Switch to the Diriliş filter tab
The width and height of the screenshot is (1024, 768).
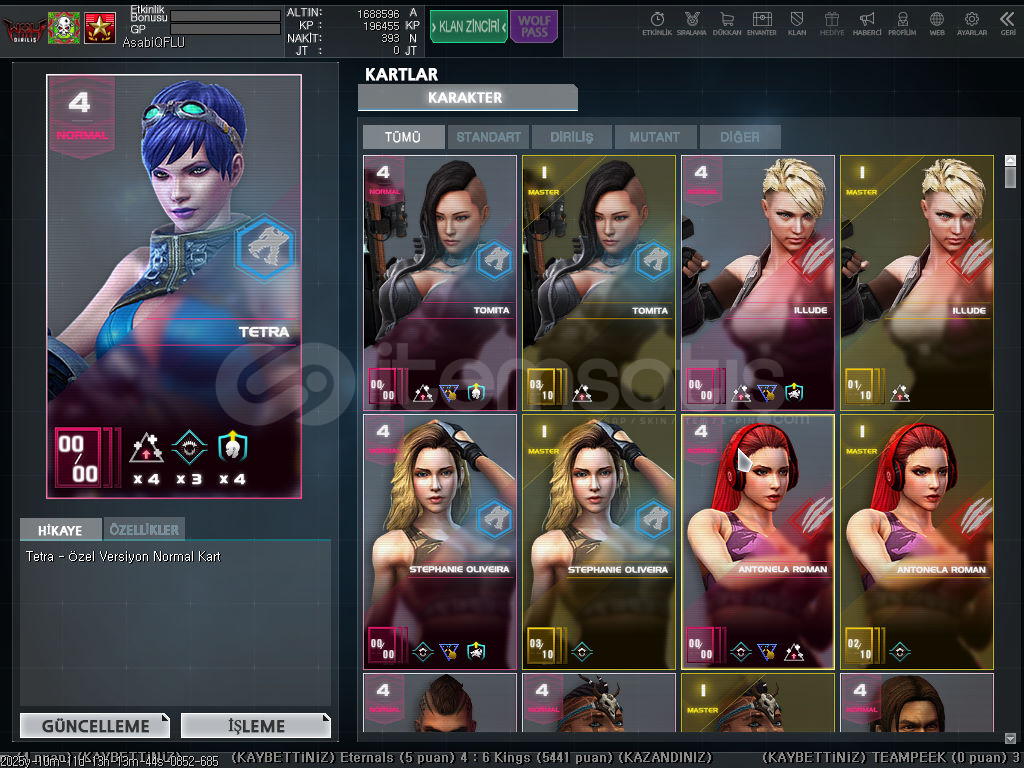(571, 137)
